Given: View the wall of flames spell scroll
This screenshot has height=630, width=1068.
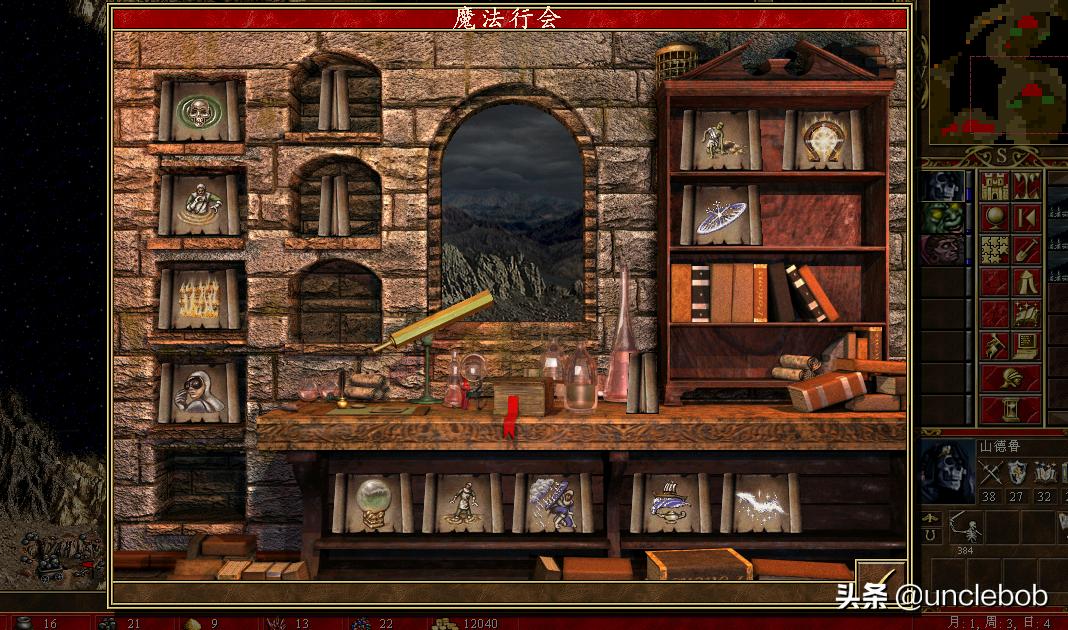Looking at the screenshot, I should click(200, 298).
